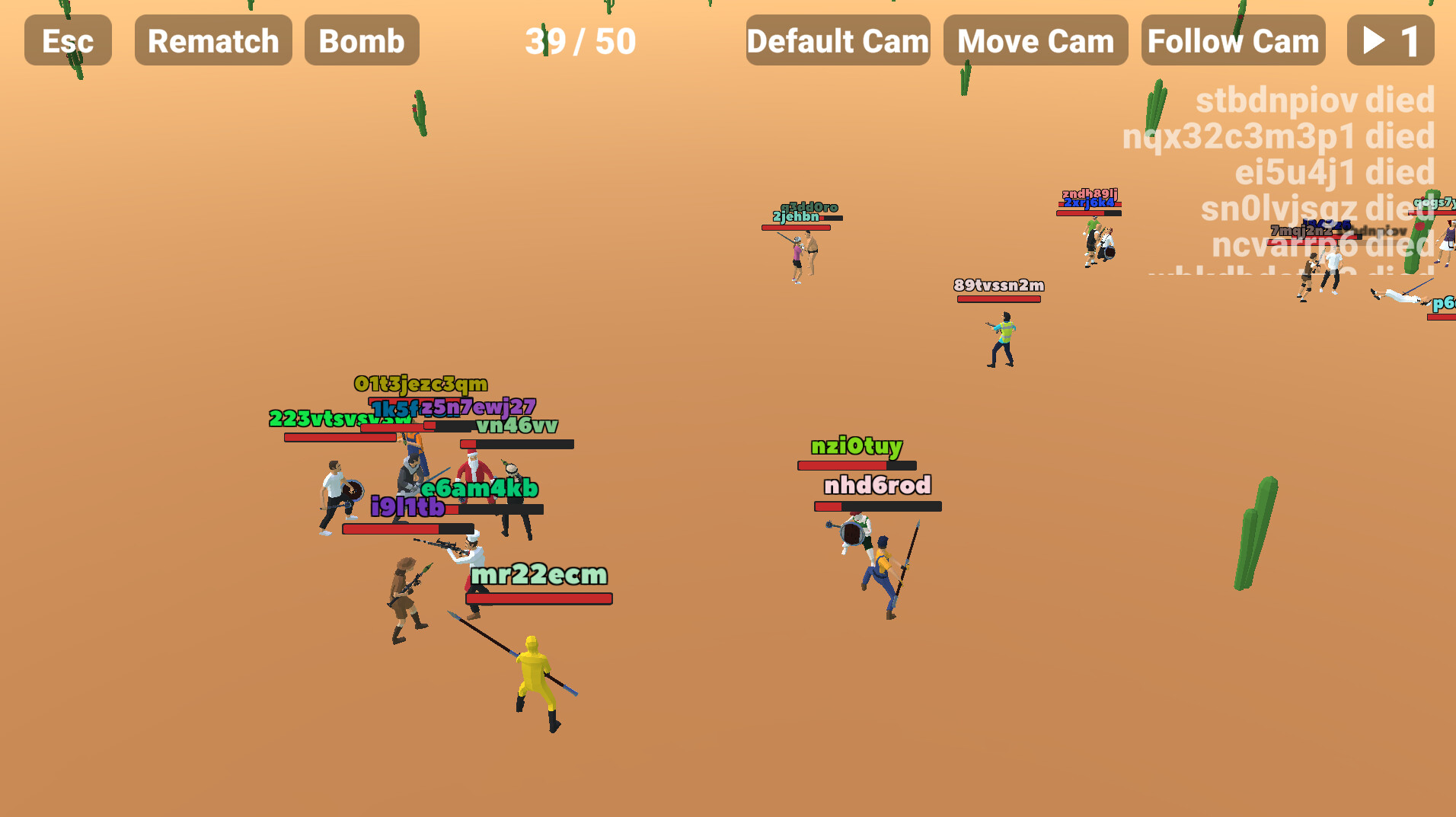The image size is (1456, 817).
Task: Switch to Default Cam view
Action: (x=837, y=40)
